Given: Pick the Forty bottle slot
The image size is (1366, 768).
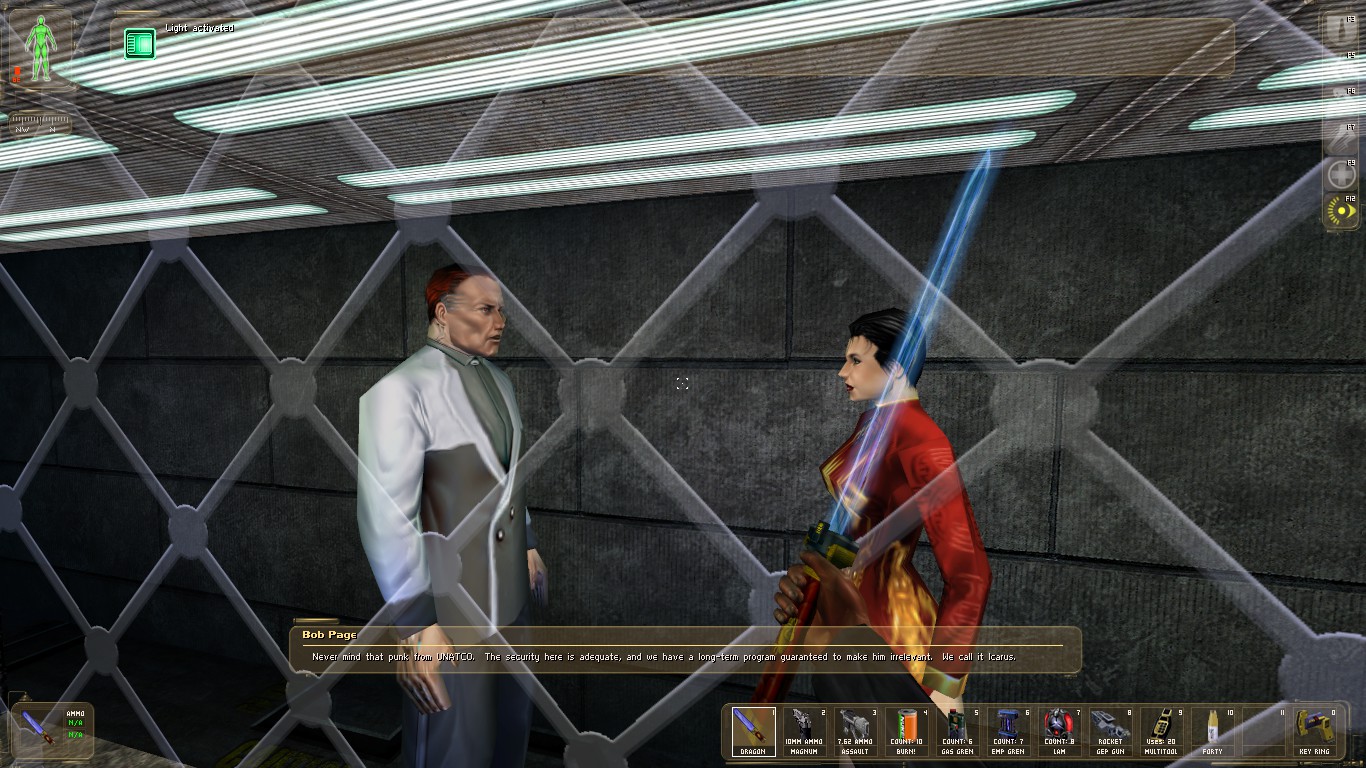Looking at the screenshot, I should [x=1212, y=730].
